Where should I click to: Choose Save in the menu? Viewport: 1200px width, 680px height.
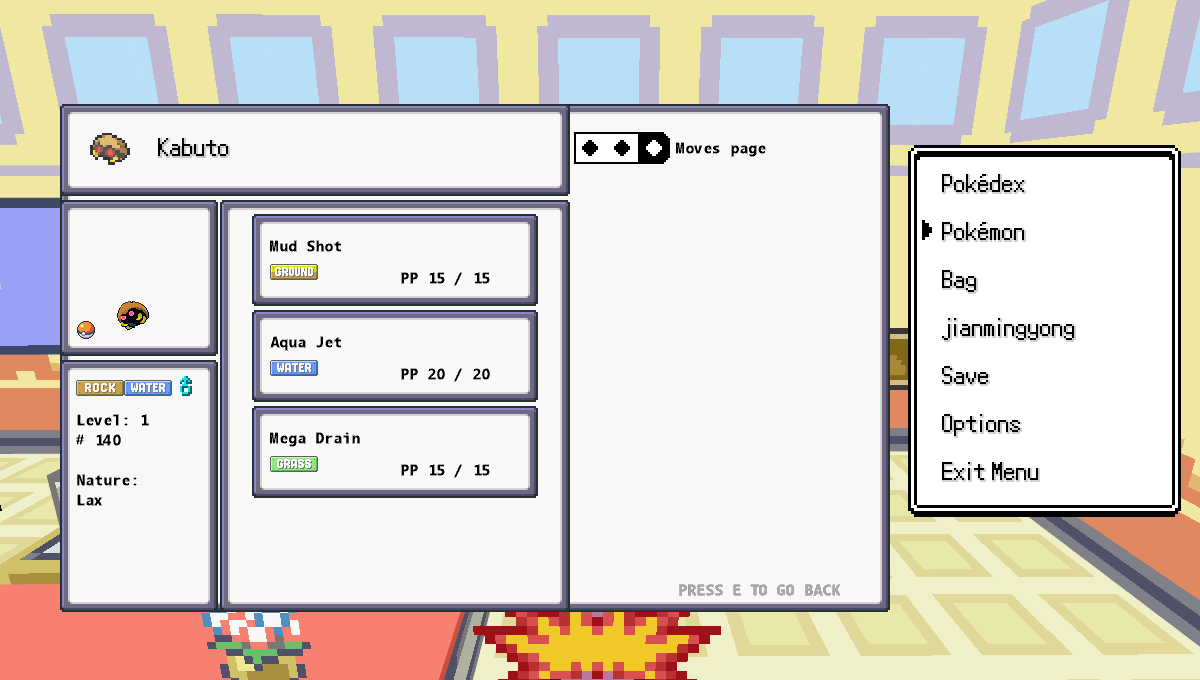click(x=965, y=376)
